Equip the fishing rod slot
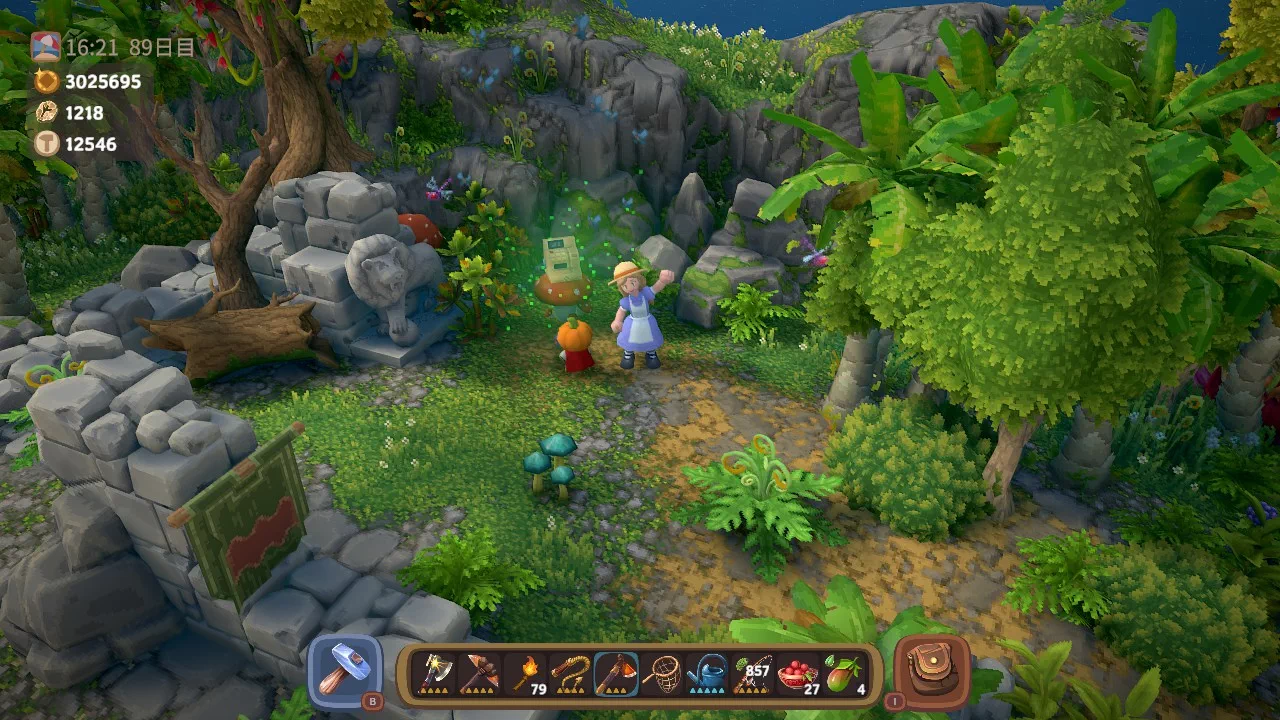This screenshot has width=1280, height=720. pyautogui.click(x=751, y=673)
